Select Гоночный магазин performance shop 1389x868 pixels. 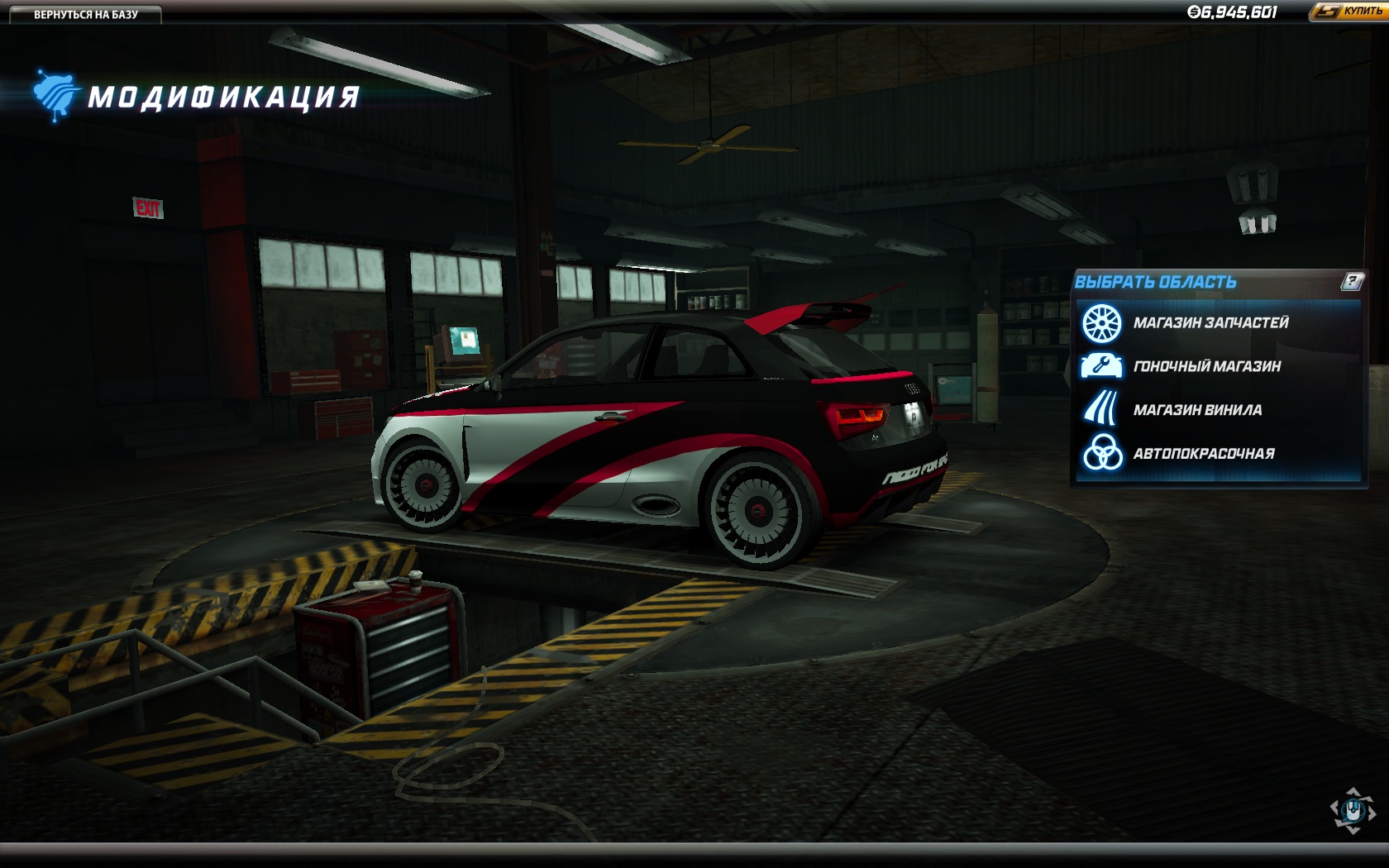click(x=1206, y=366)
